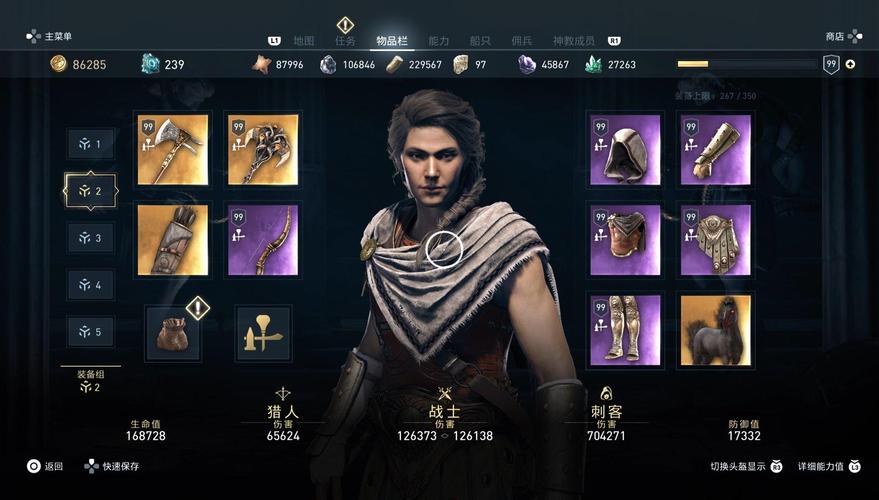The height and width of the screenshot is (500, 879).
Task: Select the bracer arm armor slot
Action: click(715, 150)
